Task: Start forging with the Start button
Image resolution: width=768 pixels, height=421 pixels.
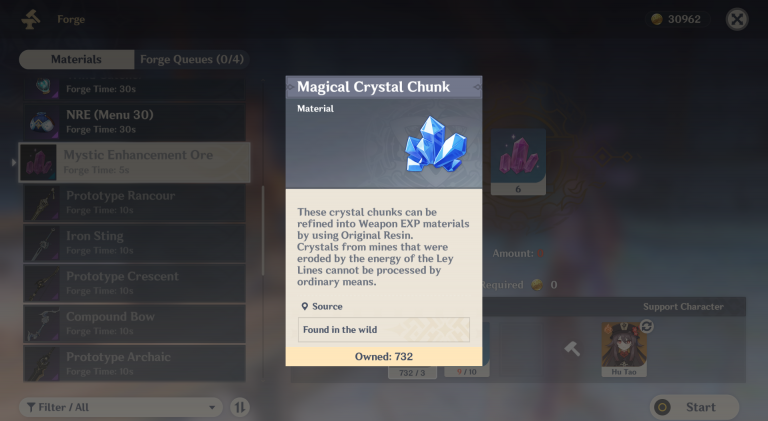Action: pos(694,407)
